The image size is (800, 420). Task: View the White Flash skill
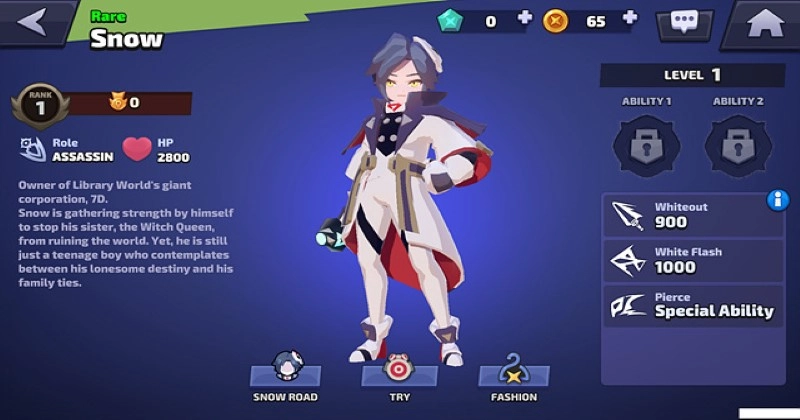click(x=690, y=260)
